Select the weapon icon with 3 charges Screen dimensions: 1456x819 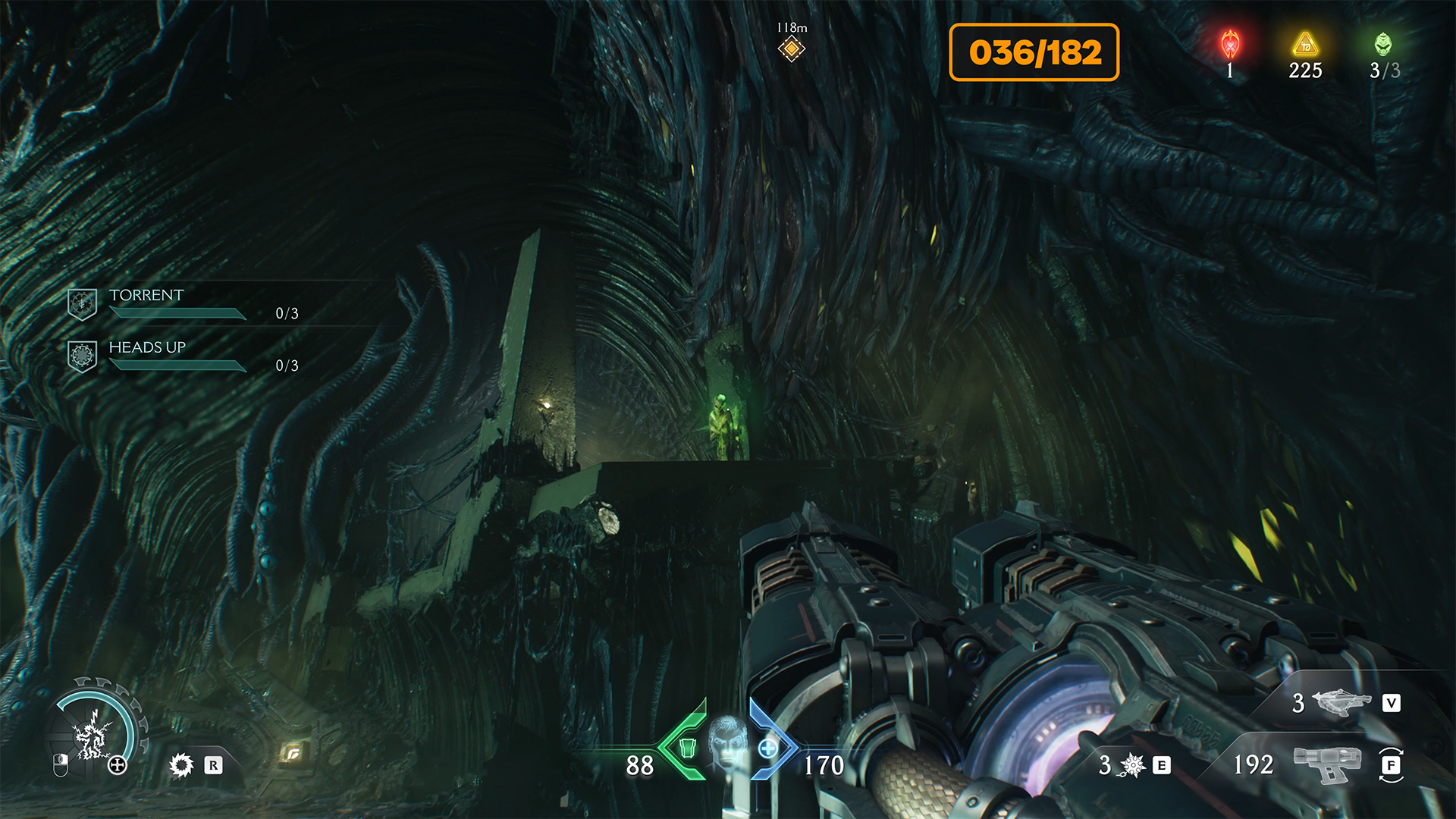point(1341,702)
